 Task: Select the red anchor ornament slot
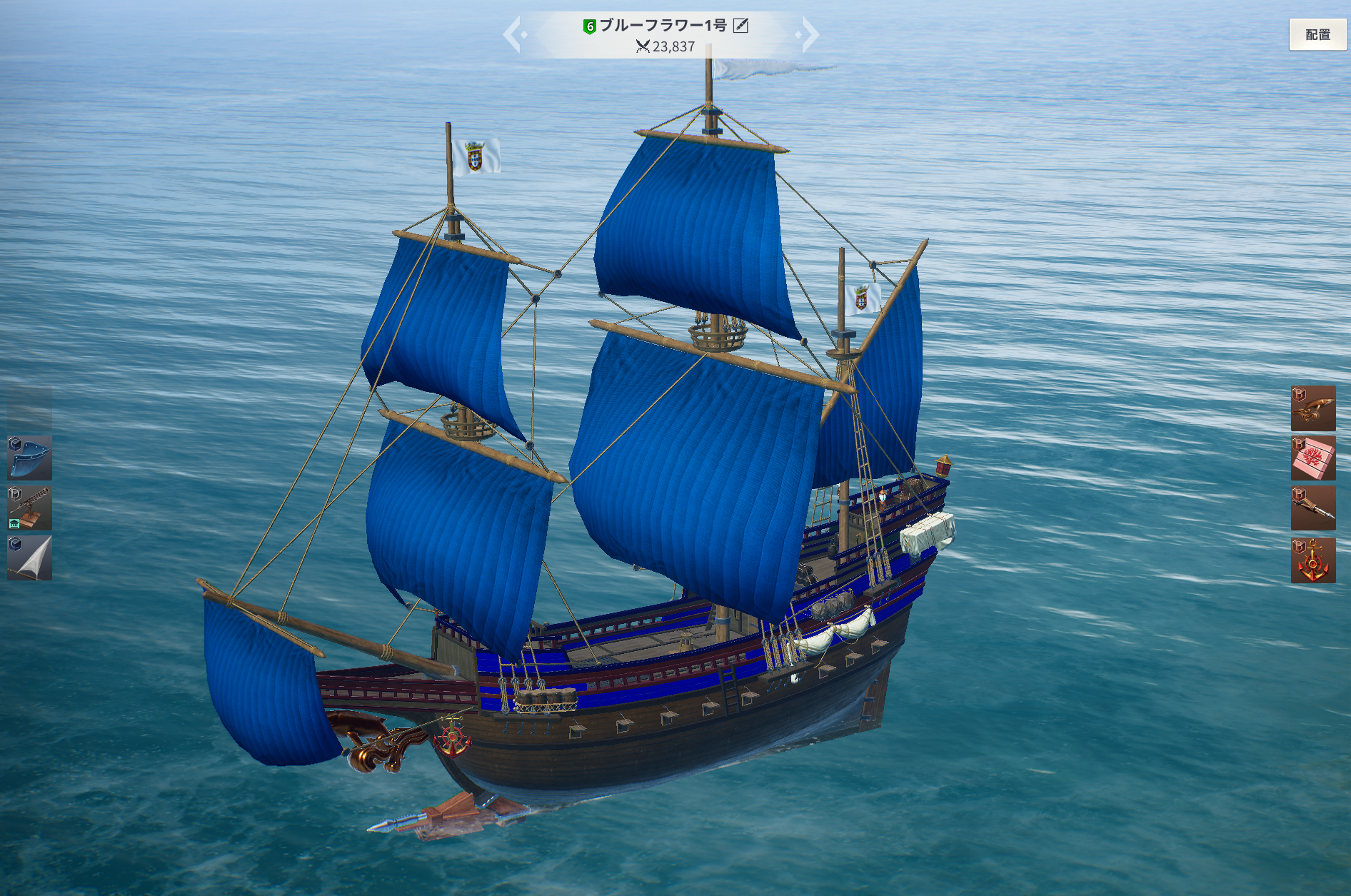point(1313,560)
